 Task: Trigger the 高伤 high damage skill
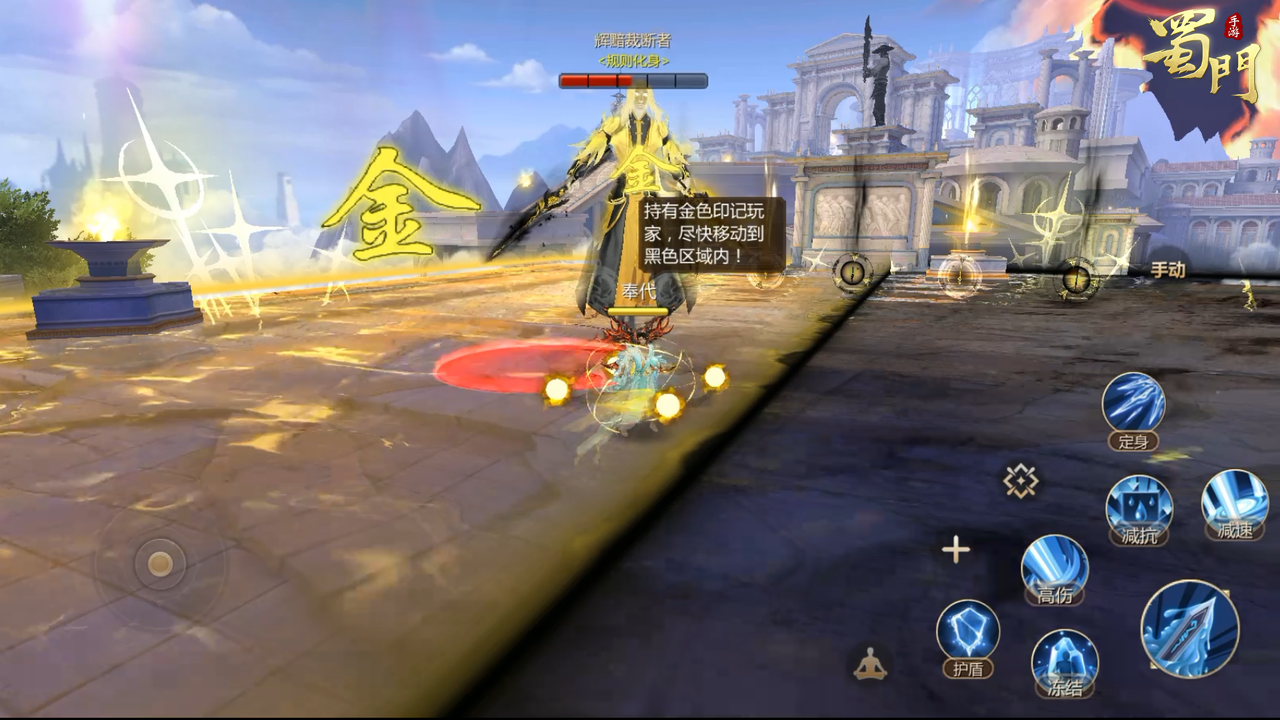coord(1054,565)
